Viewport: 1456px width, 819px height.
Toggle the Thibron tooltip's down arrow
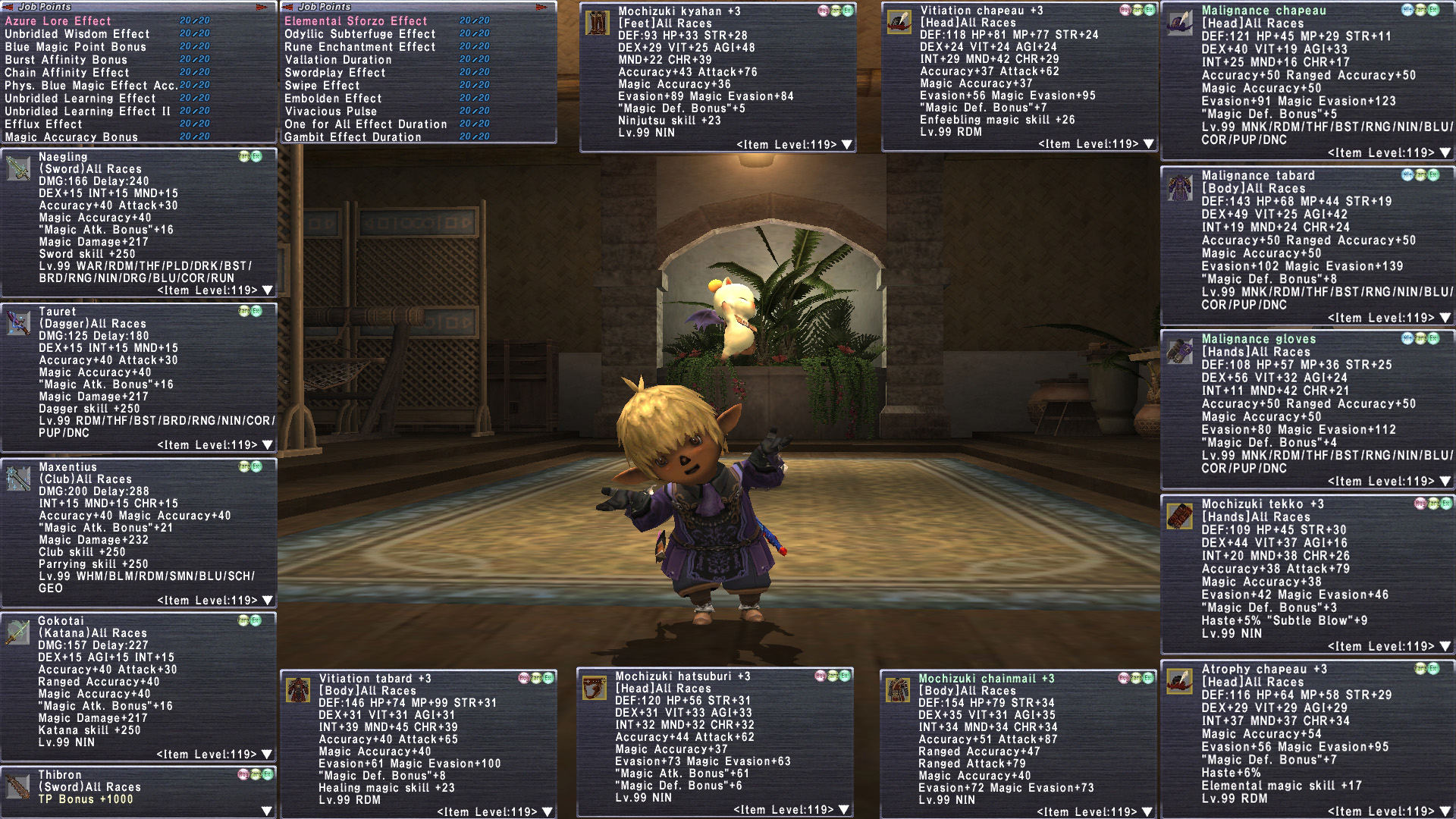point(266,811)
